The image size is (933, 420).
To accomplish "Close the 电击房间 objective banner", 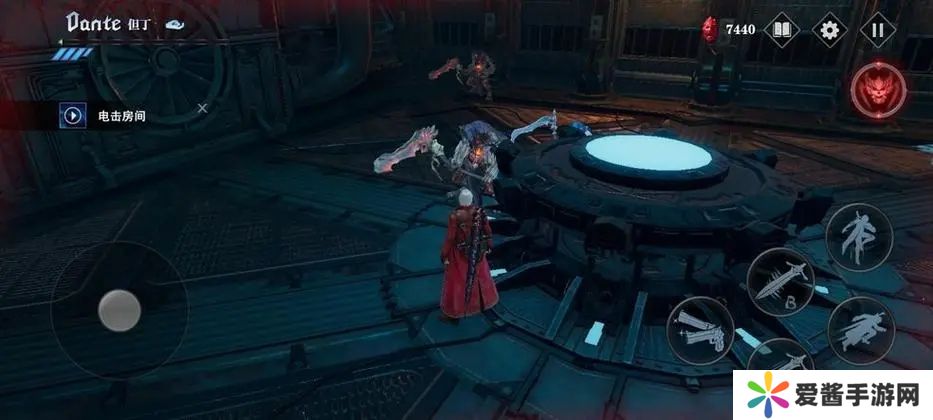I will click(x=202, y=108).
